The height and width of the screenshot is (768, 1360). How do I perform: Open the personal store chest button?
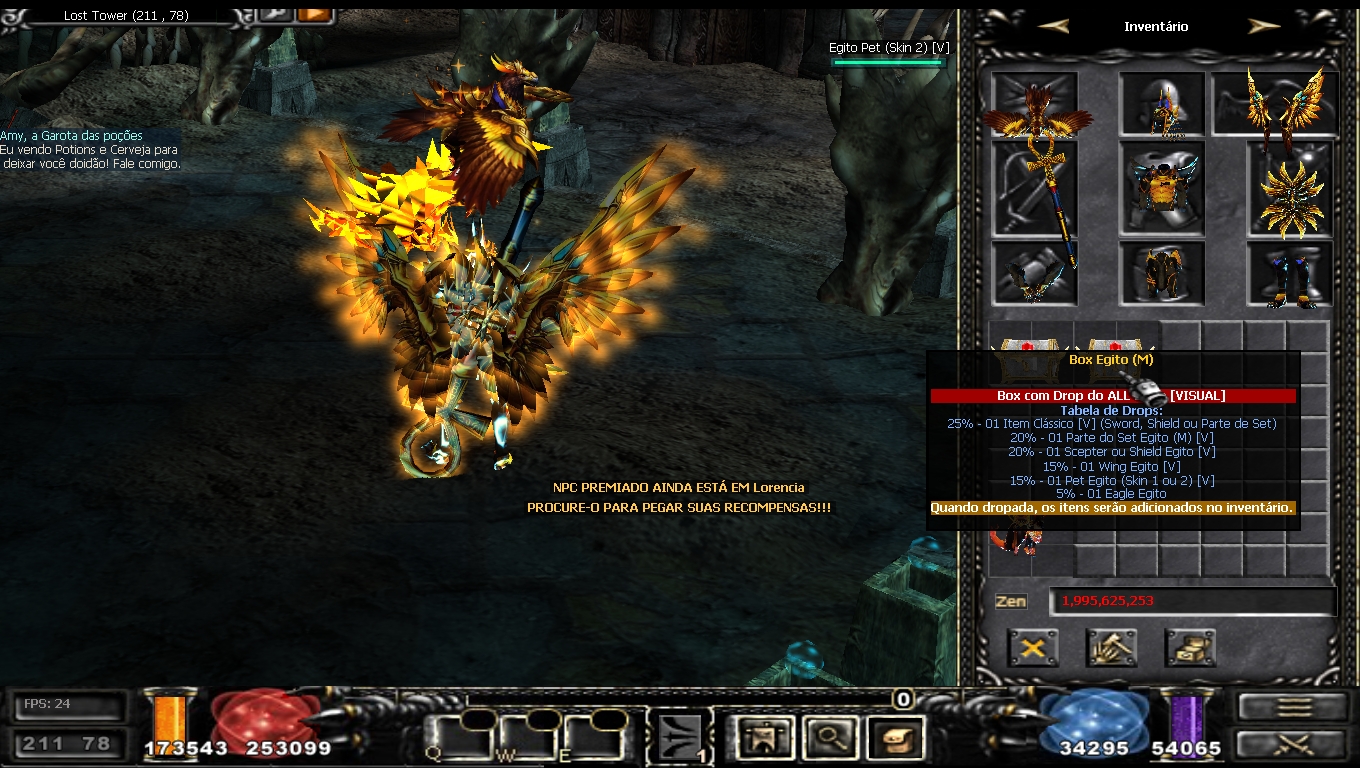click(1190, 648)
